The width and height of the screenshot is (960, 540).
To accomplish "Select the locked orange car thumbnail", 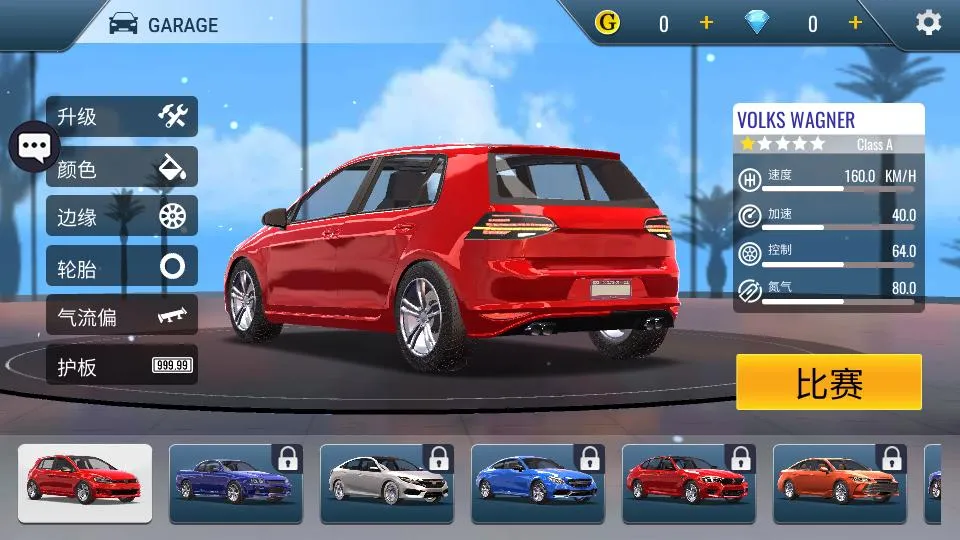I will pyautogui.click(x=839, y=483).
